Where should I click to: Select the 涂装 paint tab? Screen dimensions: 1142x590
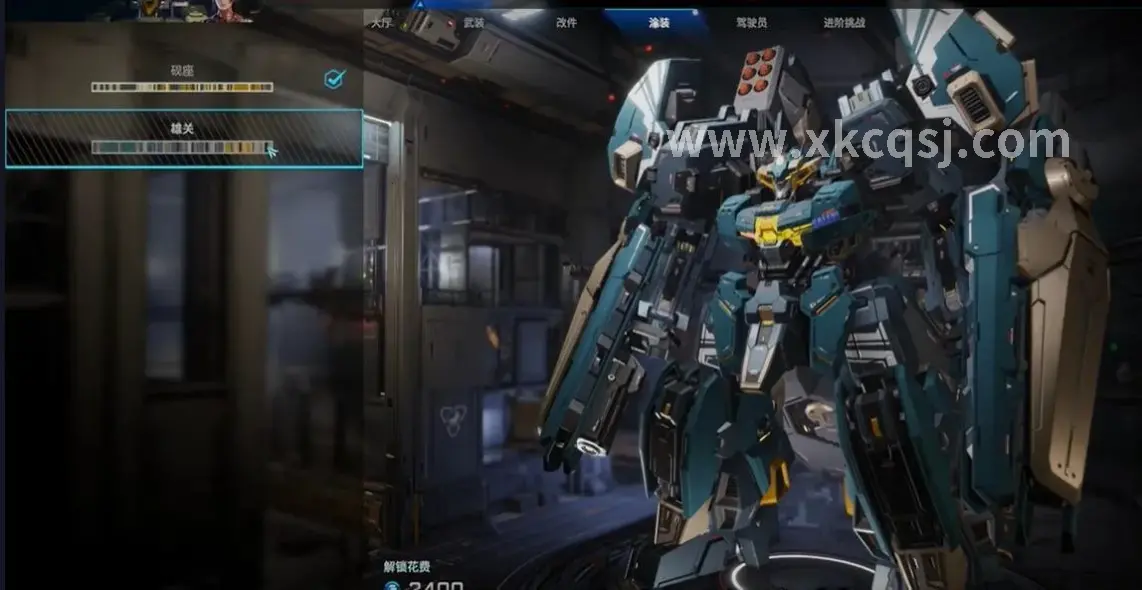tap(659, 22)
